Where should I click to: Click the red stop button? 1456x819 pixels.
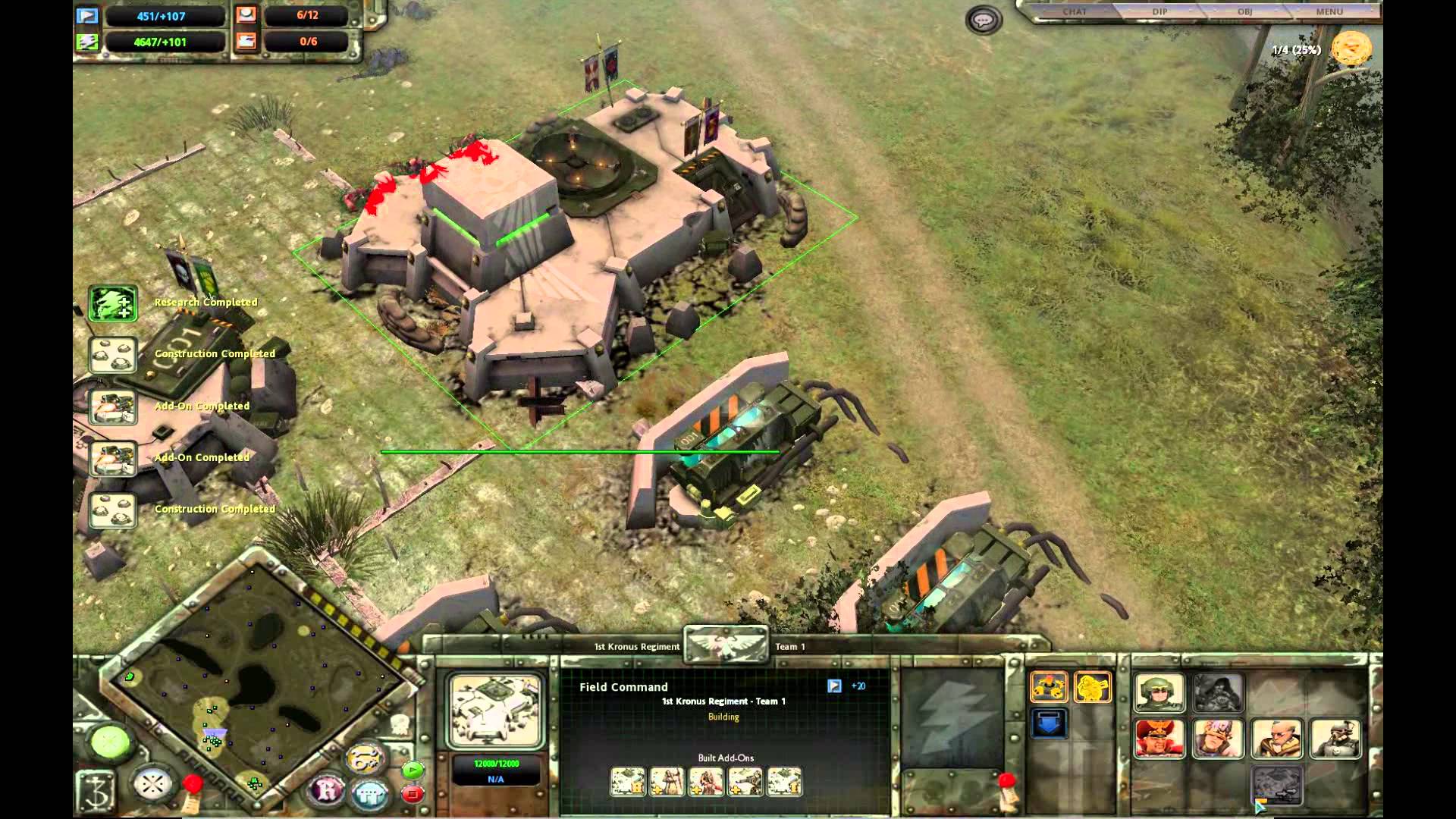(413, 794)
